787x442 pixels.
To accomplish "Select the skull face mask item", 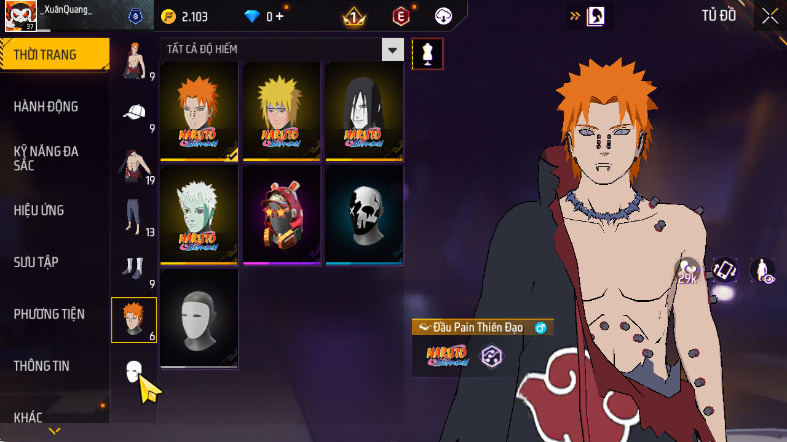I will pyautogui.click(x=363, y=214).
